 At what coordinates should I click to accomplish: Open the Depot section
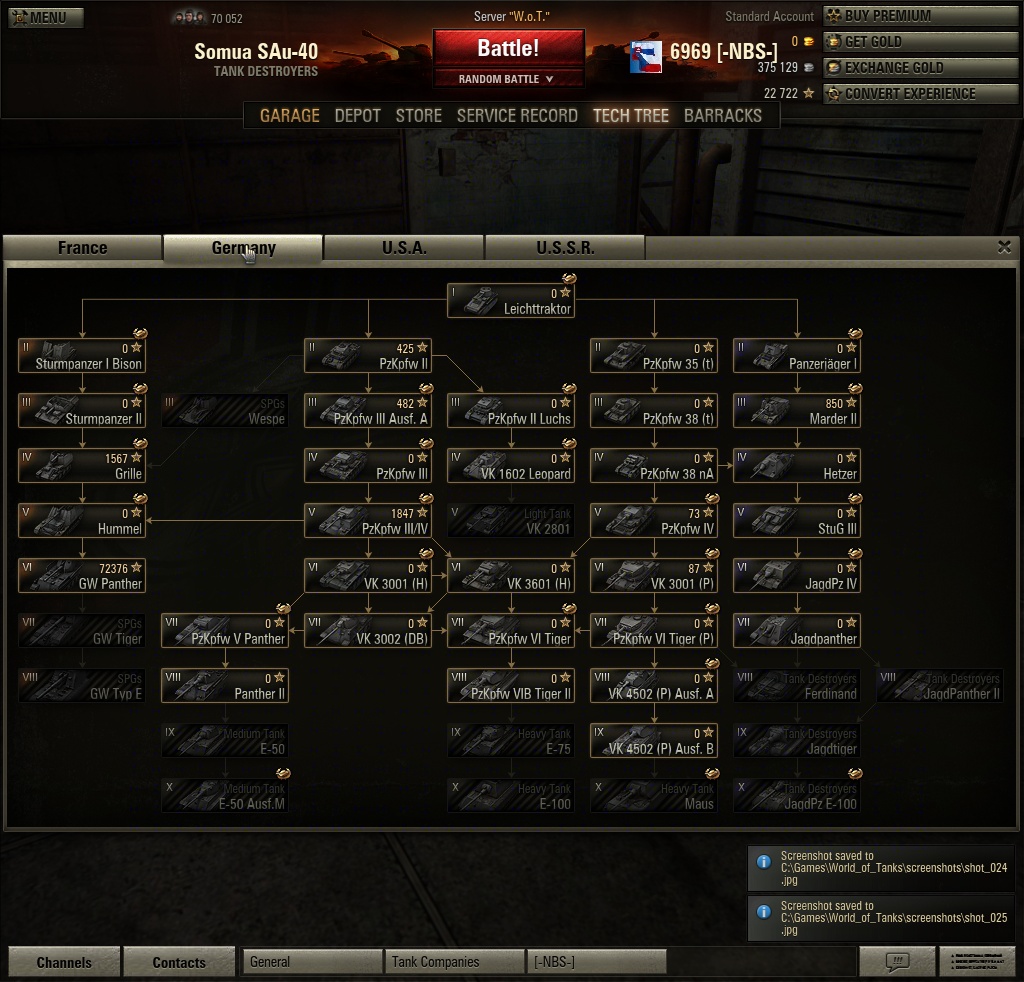pyautogui.click(x=357, y=115)
